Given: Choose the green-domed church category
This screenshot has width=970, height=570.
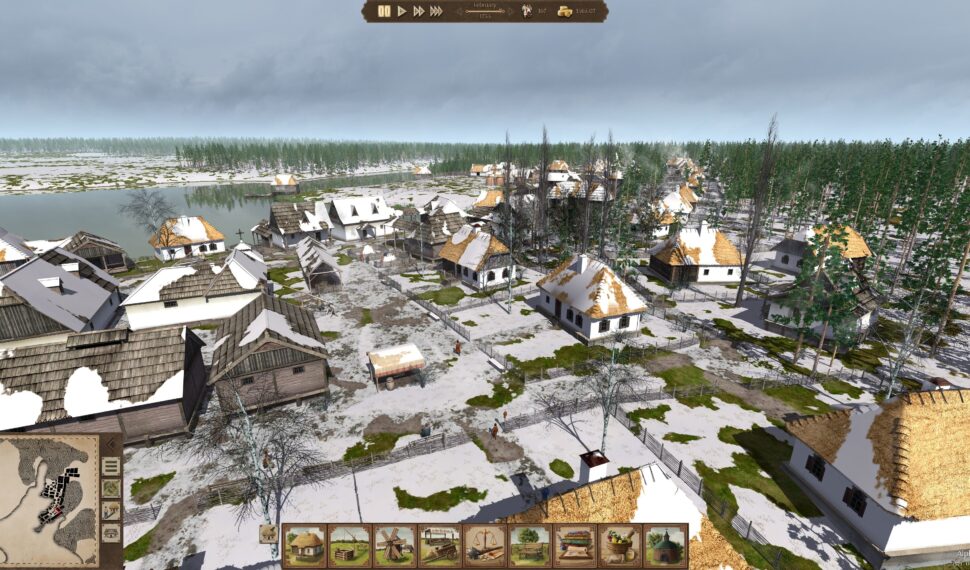Looking at the screenshot, I should point(665,546).
